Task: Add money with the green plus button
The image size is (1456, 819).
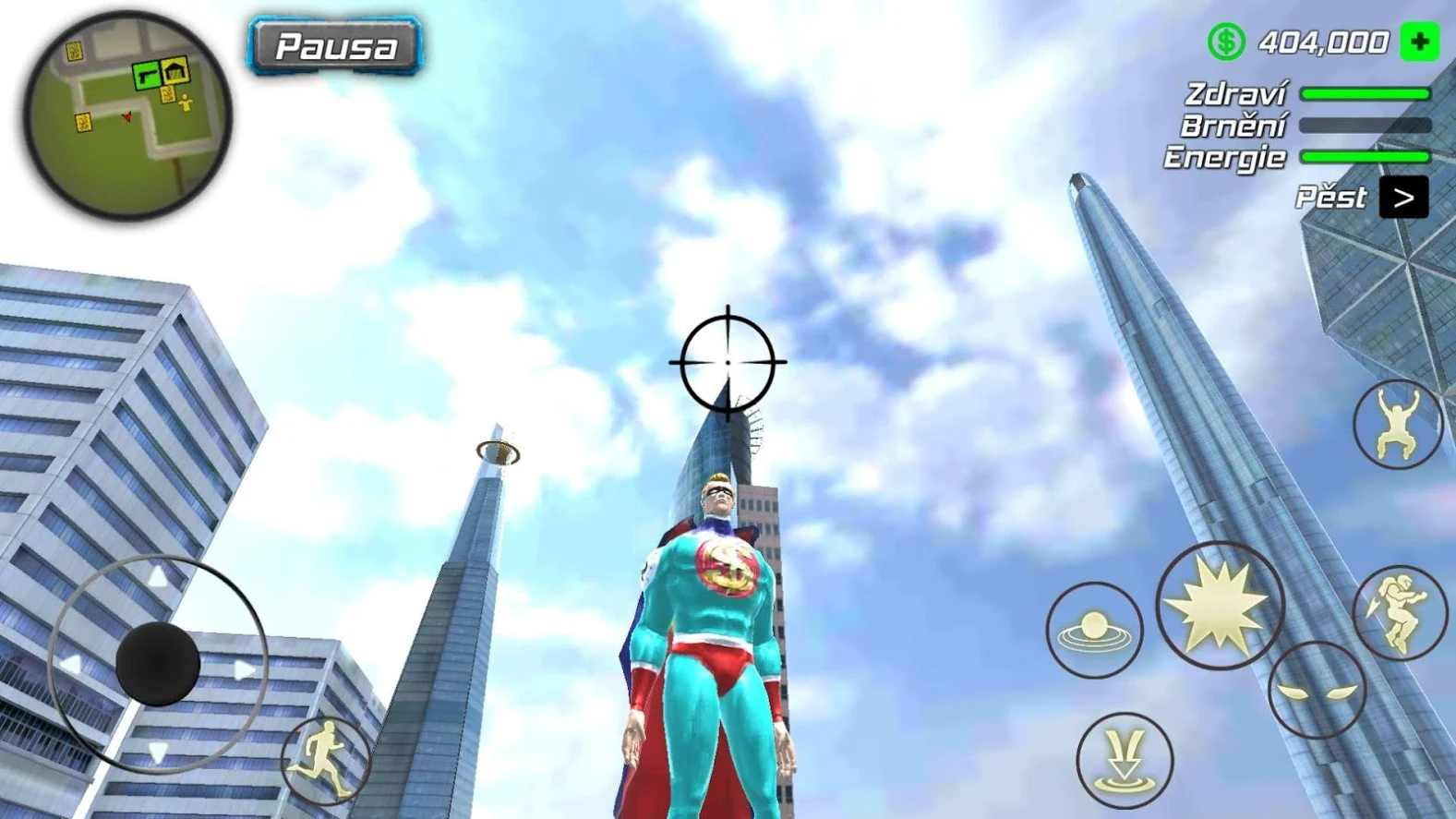Action: click(x=1418, y=42)
